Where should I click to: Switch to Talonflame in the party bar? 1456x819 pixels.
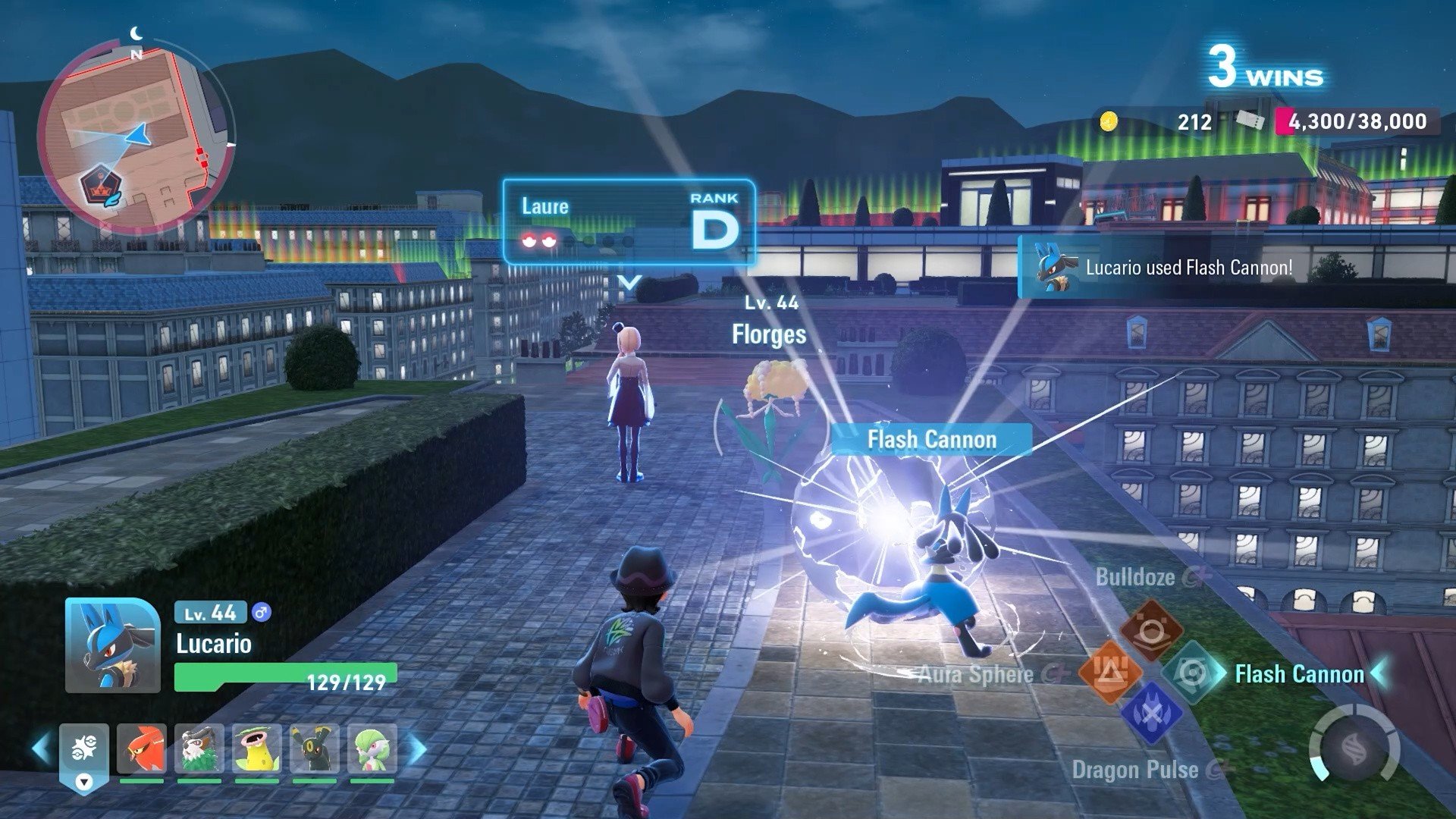click(142, 749)
